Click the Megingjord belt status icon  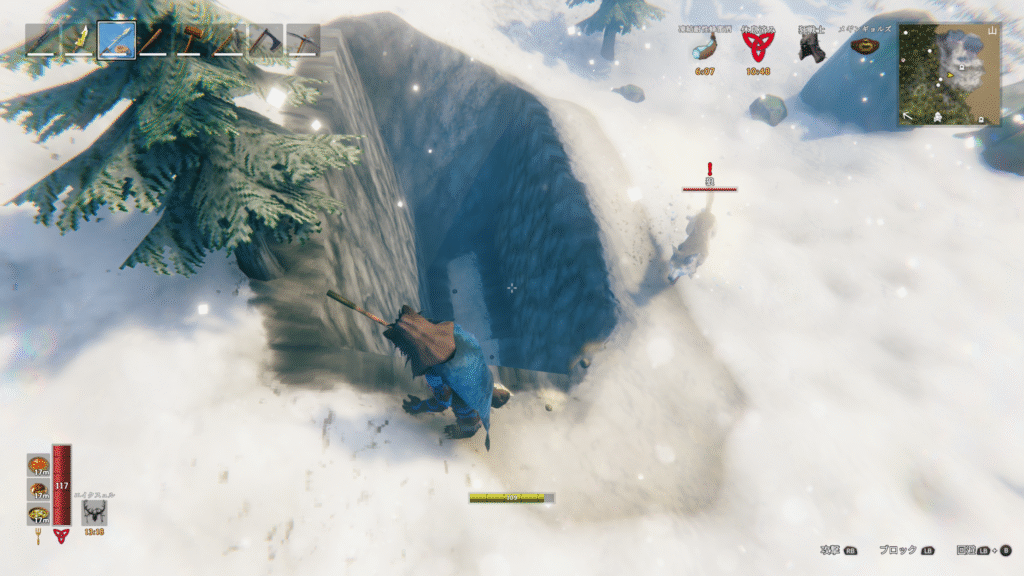(x=861, y=46)
